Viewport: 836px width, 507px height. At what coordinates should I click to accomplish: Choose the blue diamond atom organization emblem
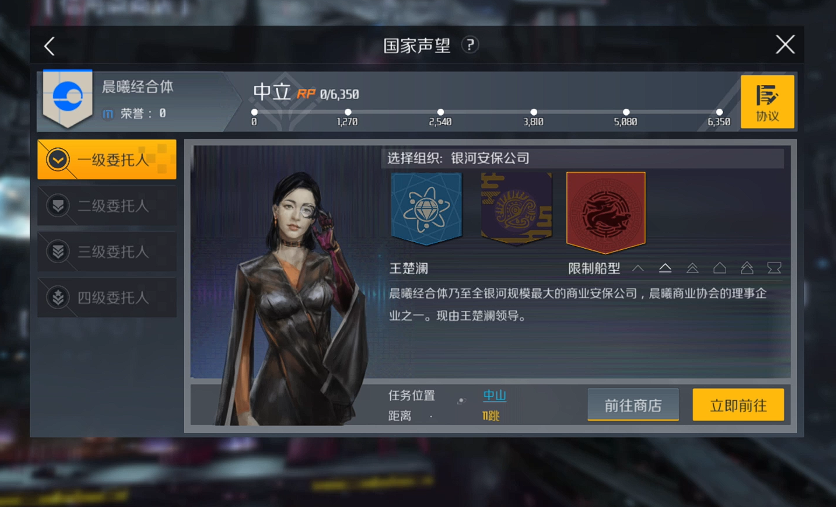[x=426, y=208]
